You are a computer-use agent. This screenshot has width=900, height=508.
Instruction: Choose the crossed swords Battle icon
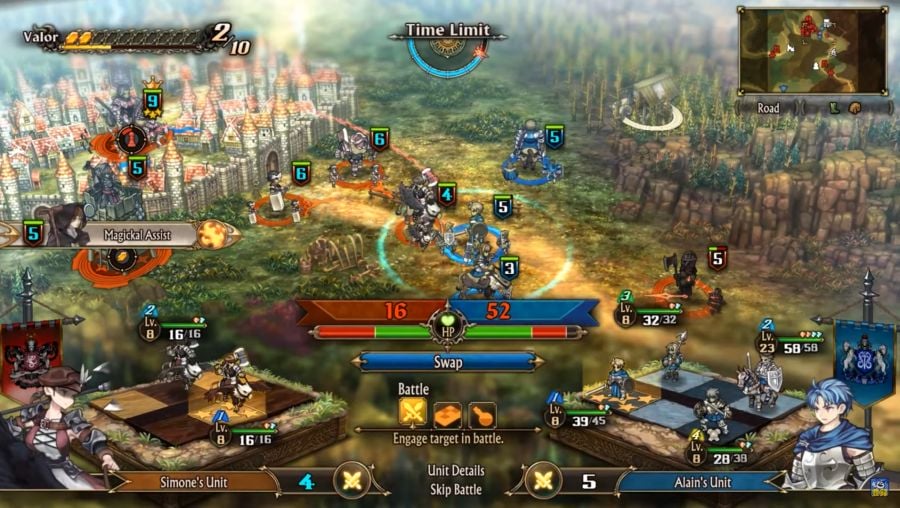tap(413, 413)
